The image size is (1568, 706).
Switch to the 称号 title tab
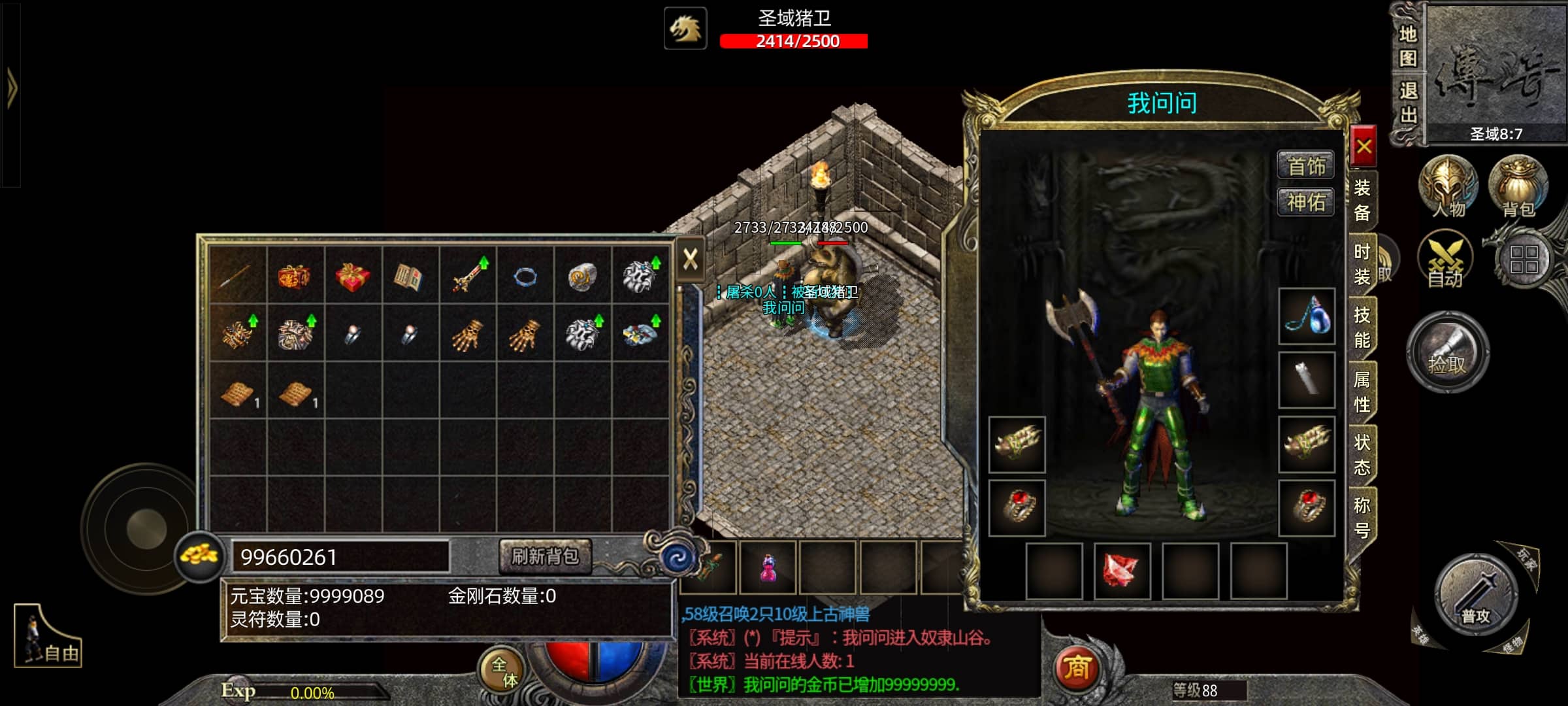[x=1362, y=517]
